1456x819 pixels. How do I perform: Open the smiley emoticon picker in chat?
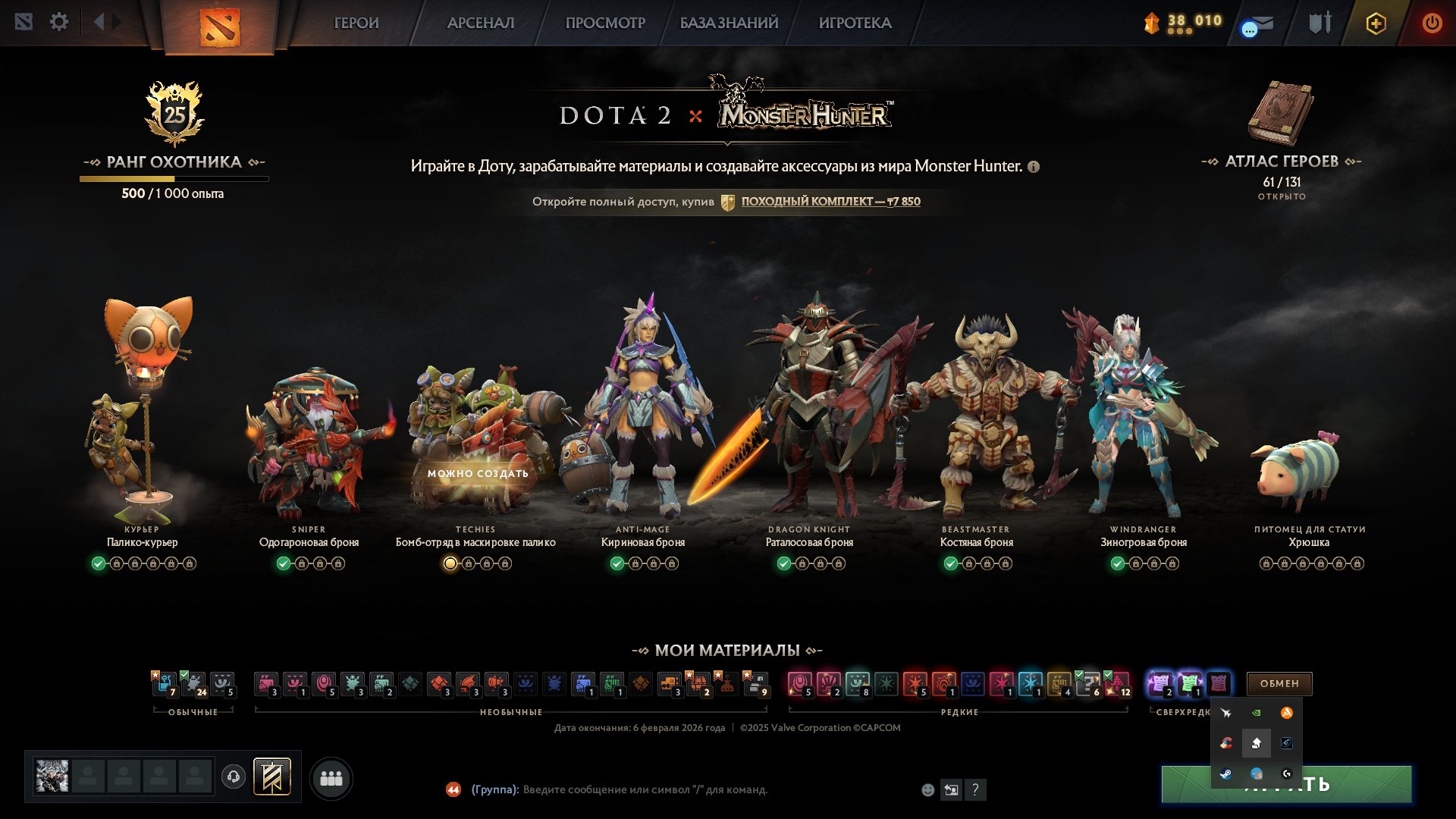(x=927, y=790)
